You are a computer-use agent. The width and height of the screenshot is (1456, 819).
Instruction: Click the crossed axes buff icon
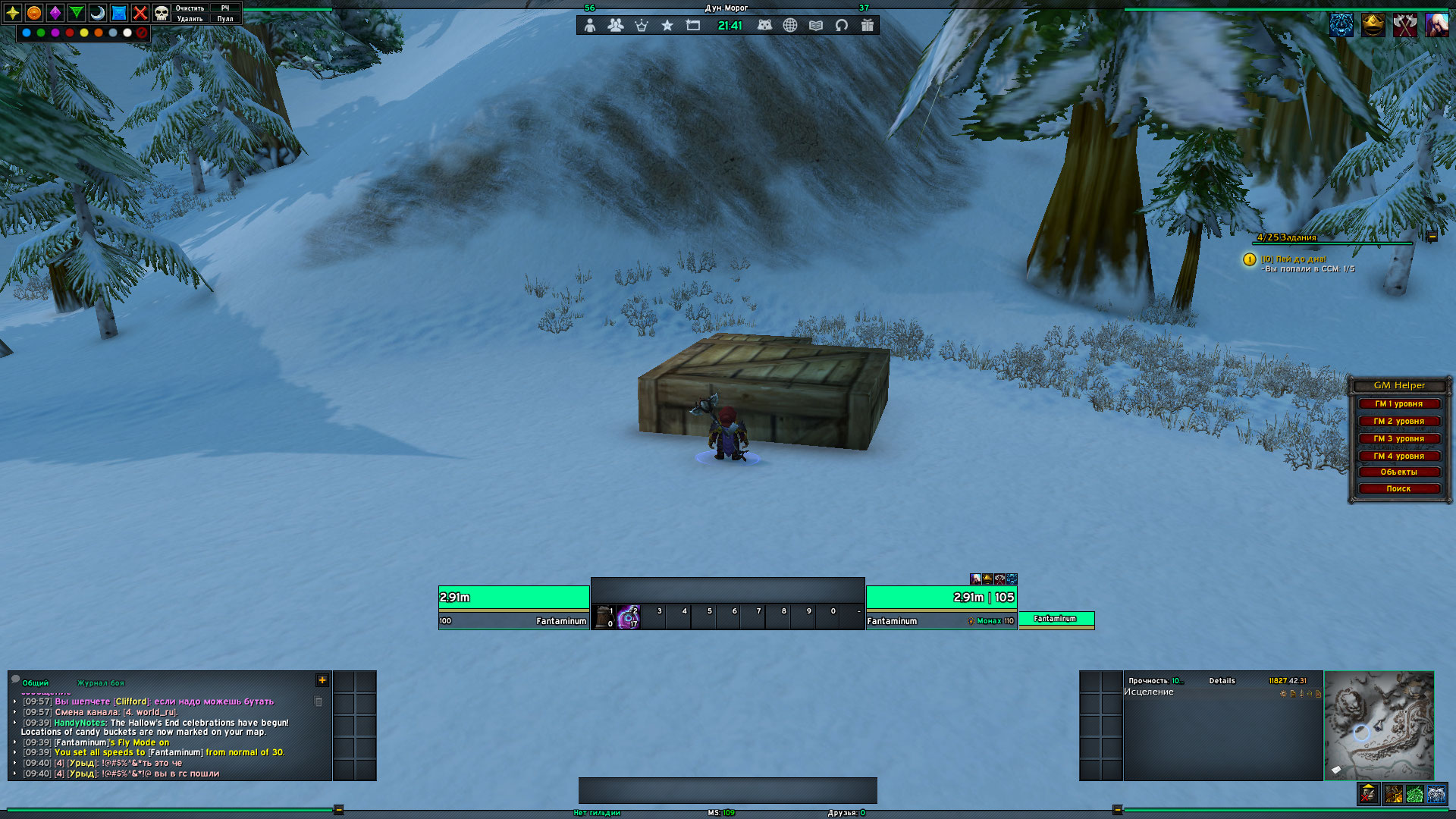tap(1404, 25)
